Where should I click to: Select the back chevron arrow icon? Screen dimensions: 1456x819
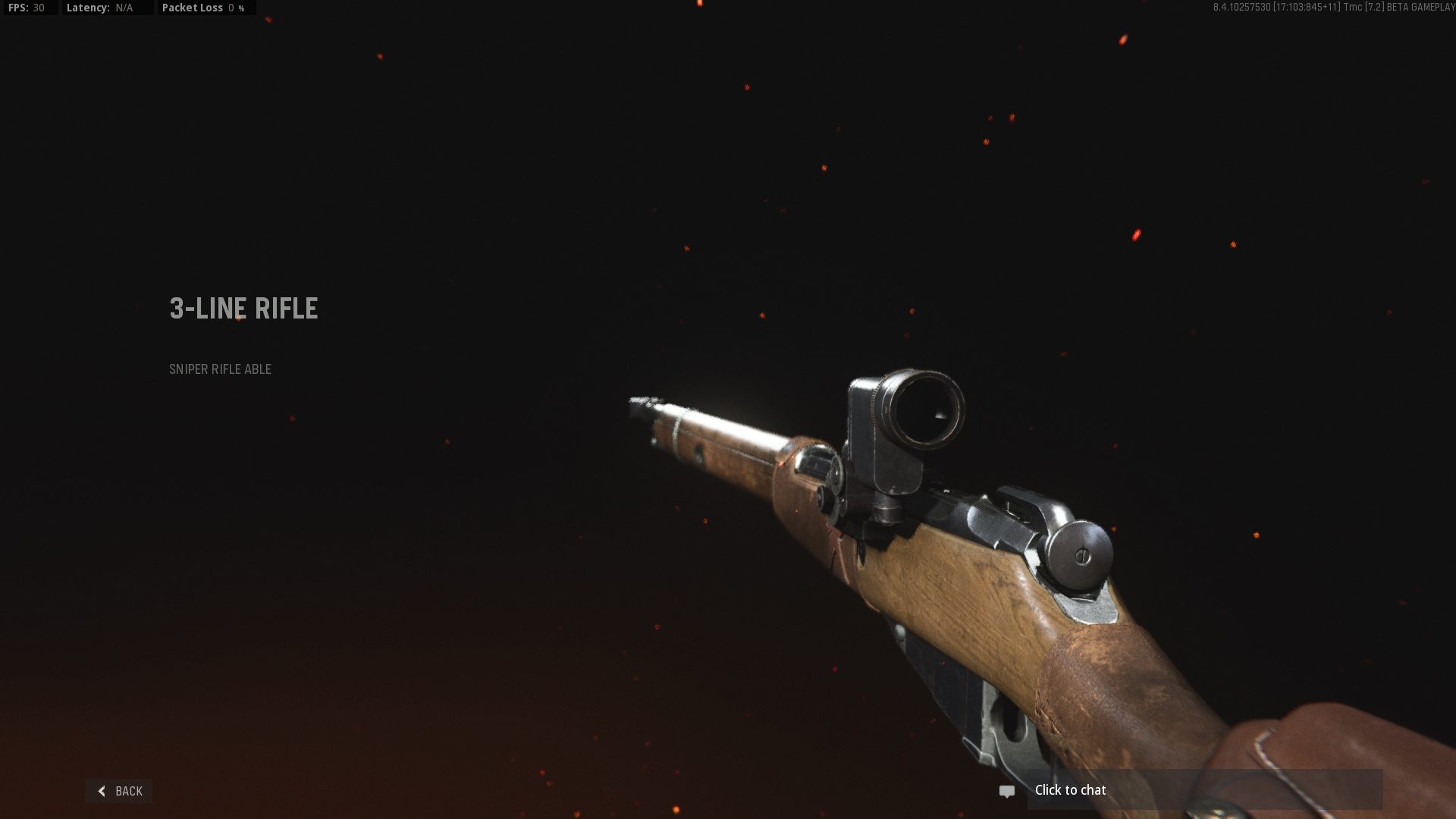tap(102, 790)
